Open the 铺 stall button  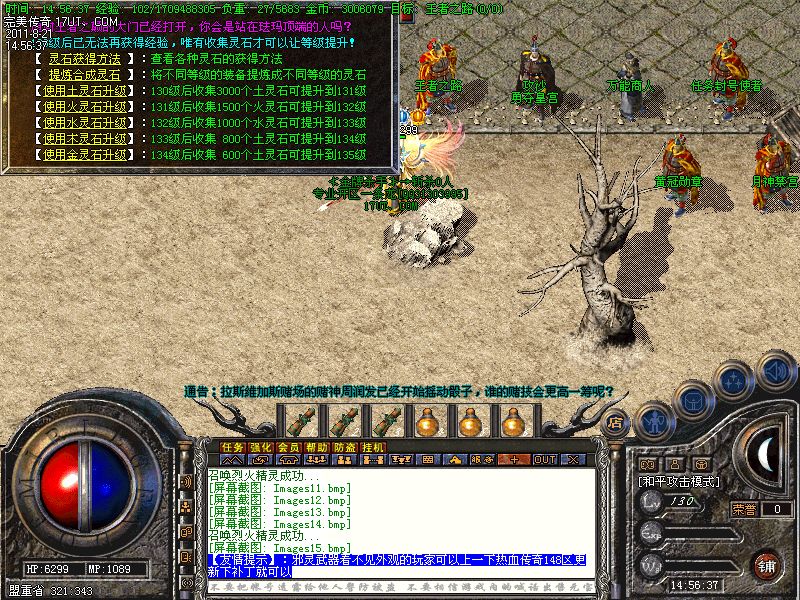766,565
